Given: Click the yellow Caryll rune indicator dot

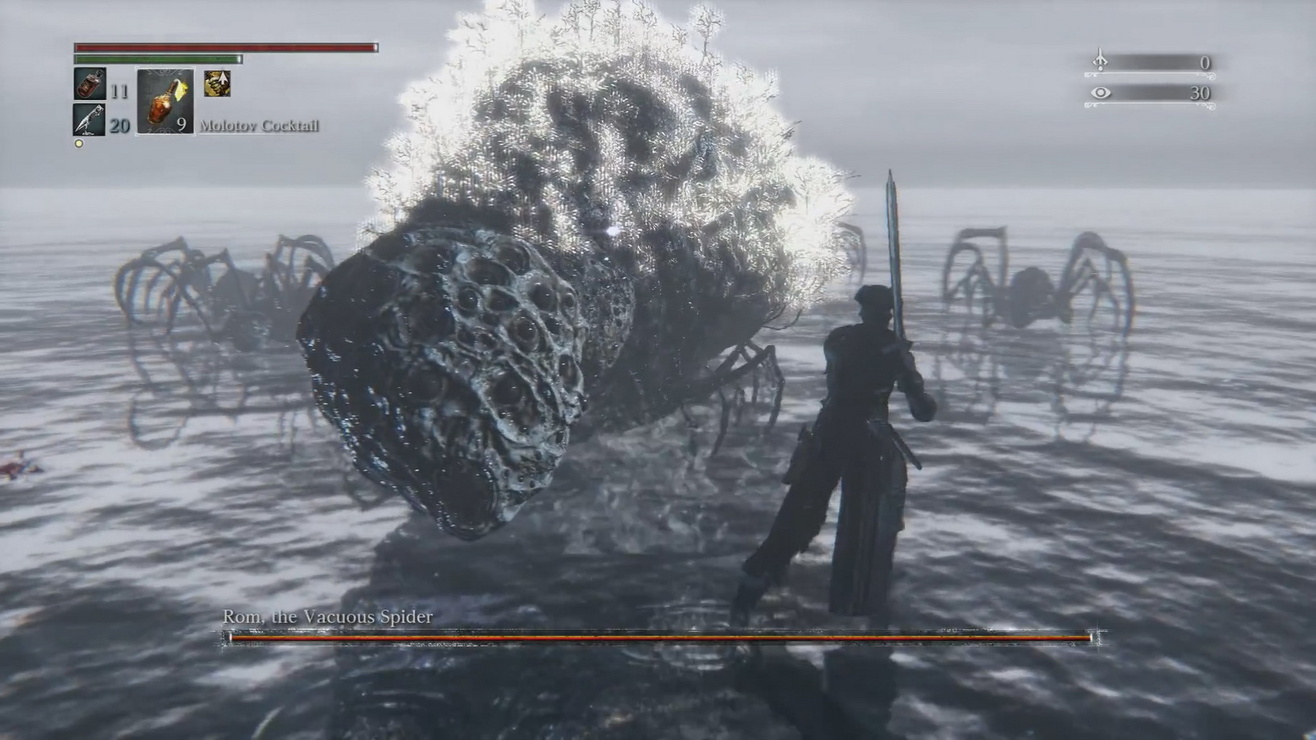Looking at the screenshot, I should point(78,144).
